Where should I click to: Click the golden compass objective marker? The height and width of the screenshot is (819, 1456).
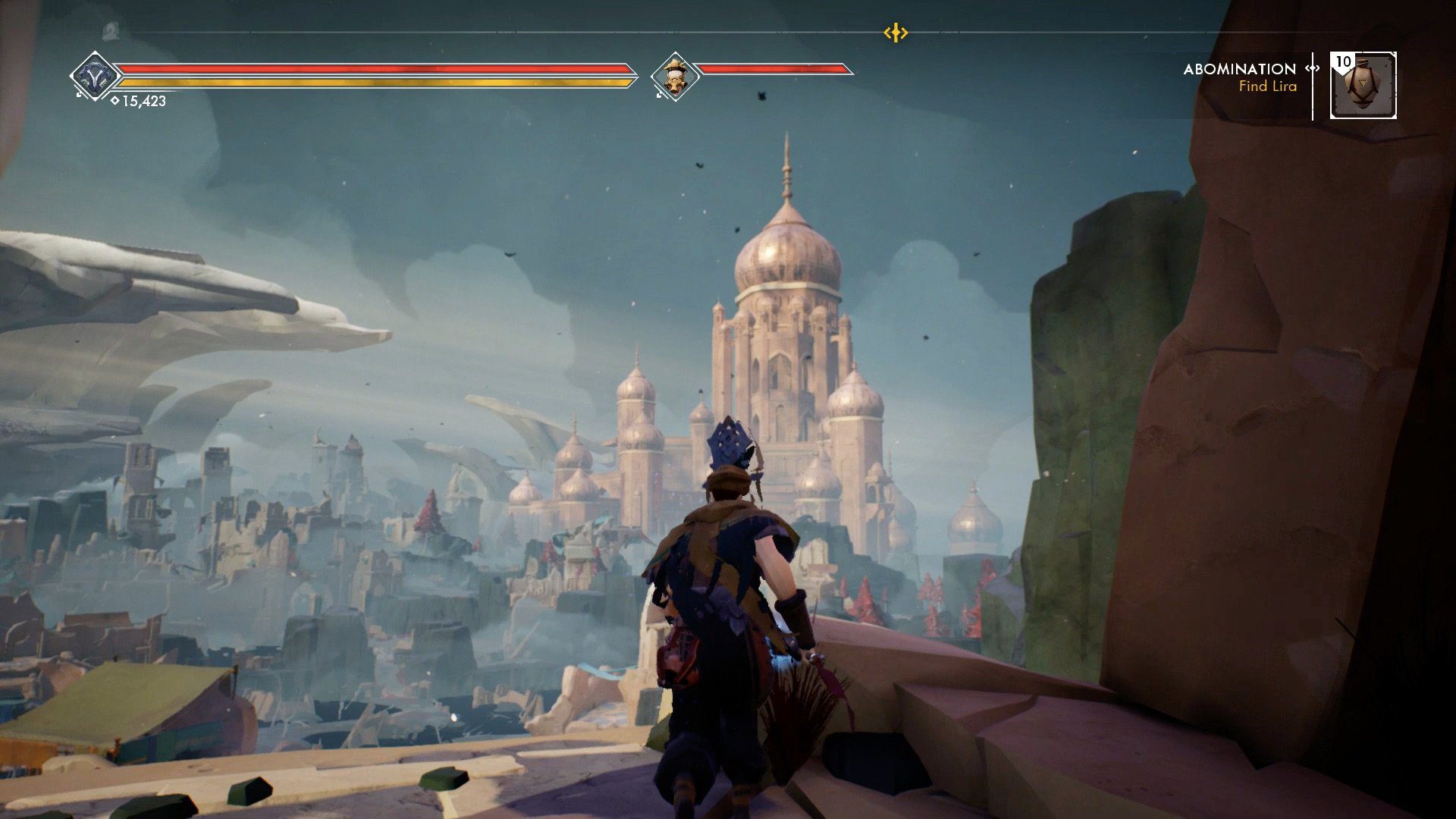pyautogui.click(x=896, y=33)
